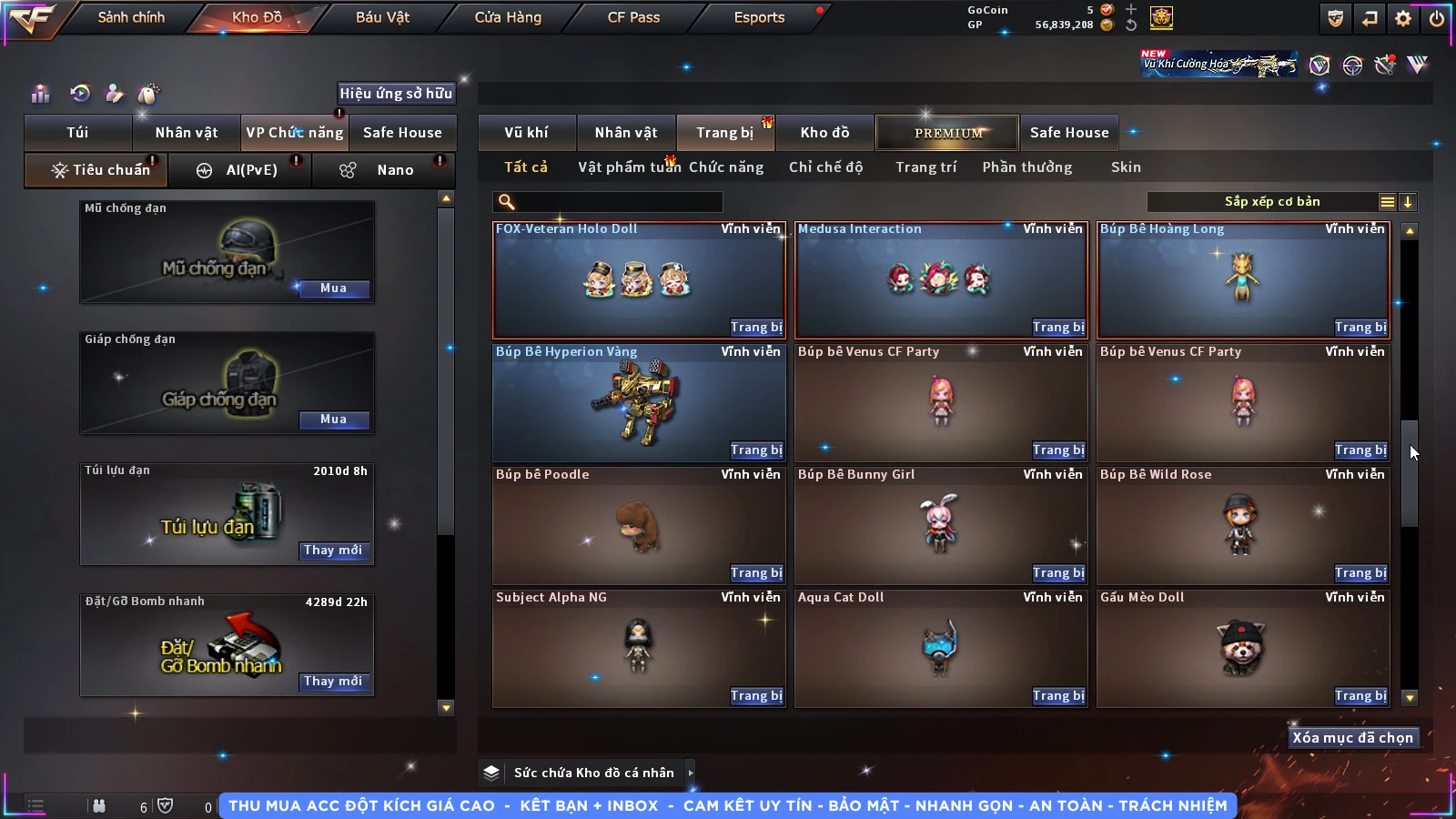1456x819 pixels.
Task: Switch to the Vũ khí tab
Action: point(526,133)
